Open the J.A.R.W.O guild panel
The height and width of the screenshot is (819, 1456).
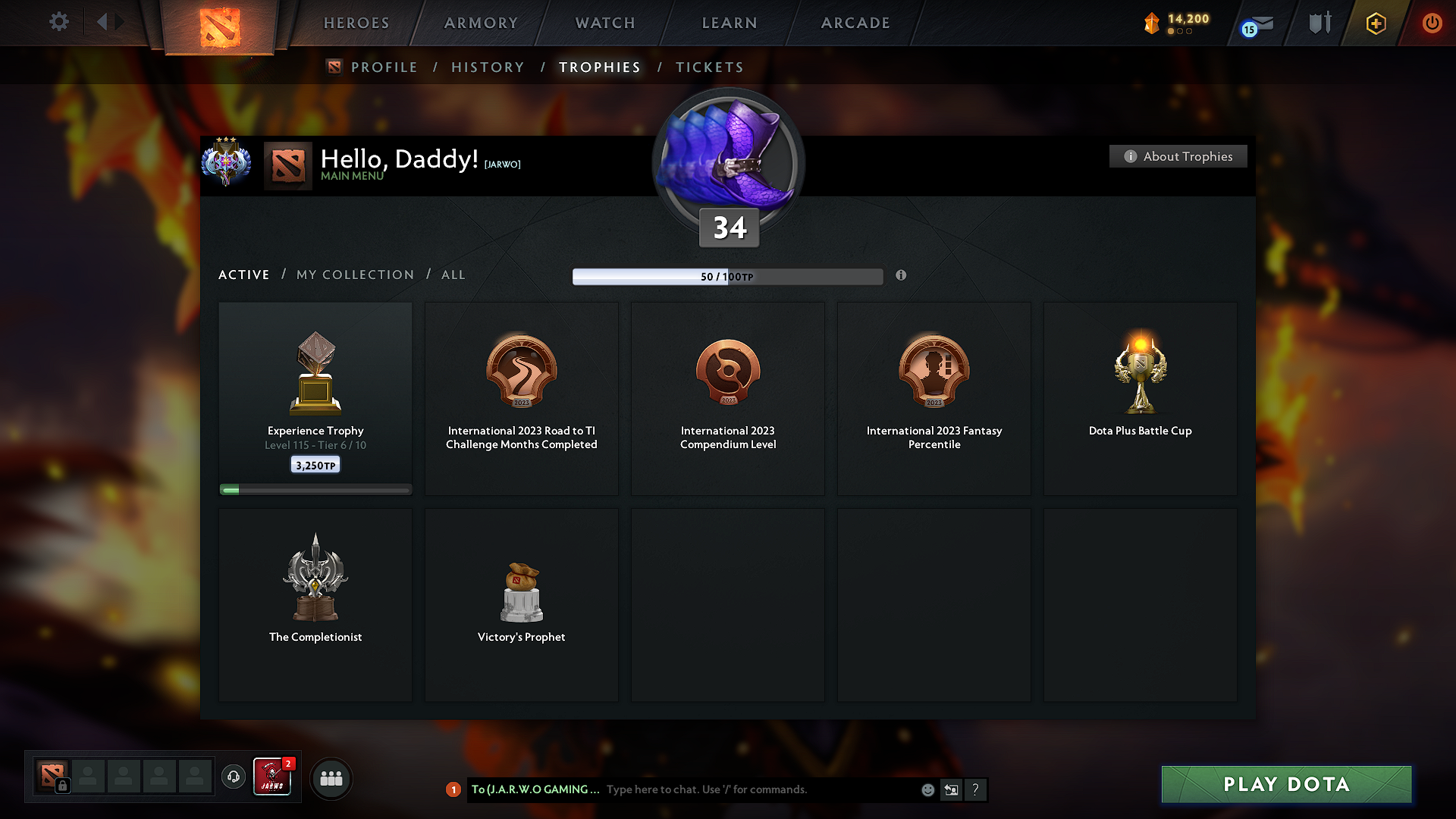(x=272, y=777)
